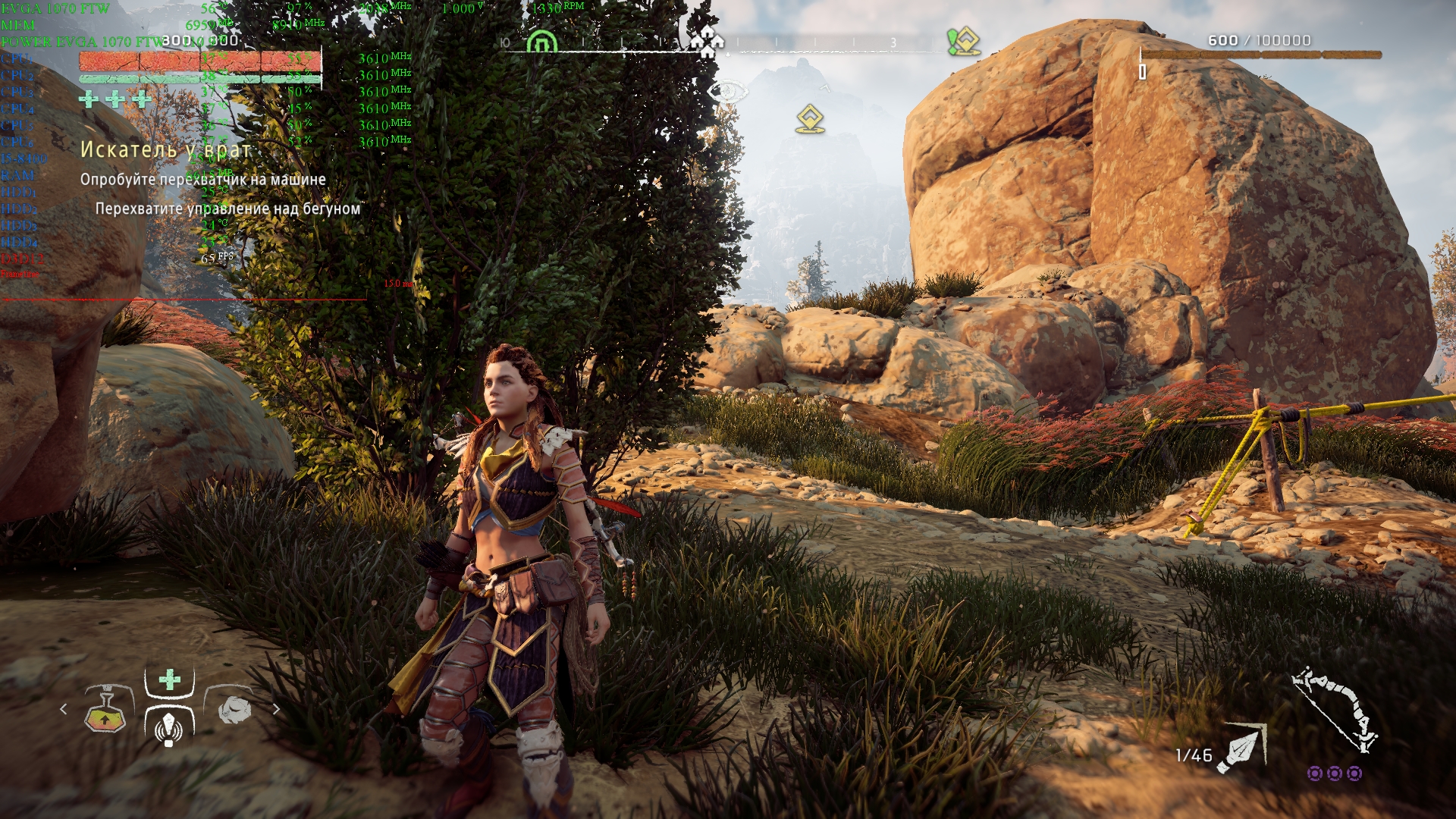This screenshot has height=819, width=1456.
Task: Select sub-objective "Перехватите управление над бегуном"
Action: 227,209
